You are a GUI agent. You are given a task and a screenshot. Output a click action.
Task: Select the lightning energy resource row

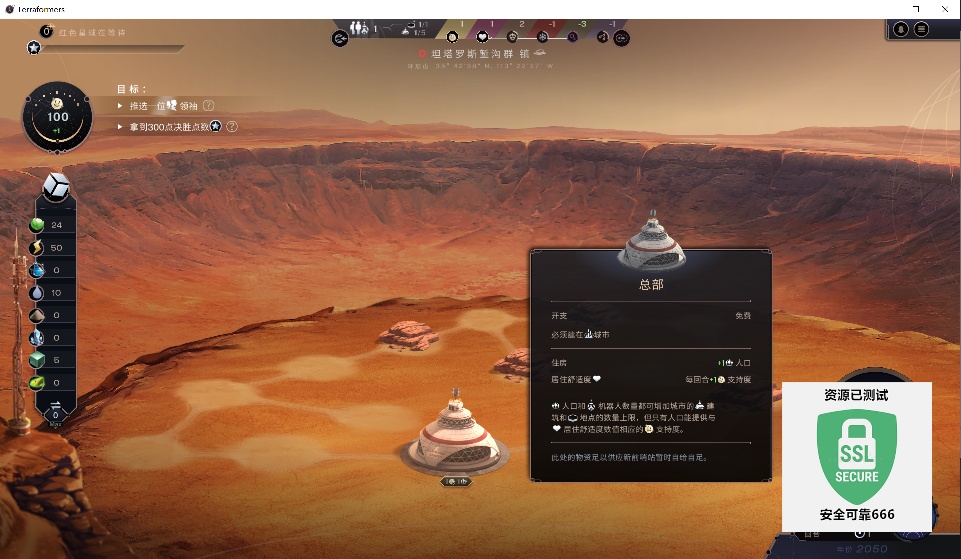coord(39,247)
